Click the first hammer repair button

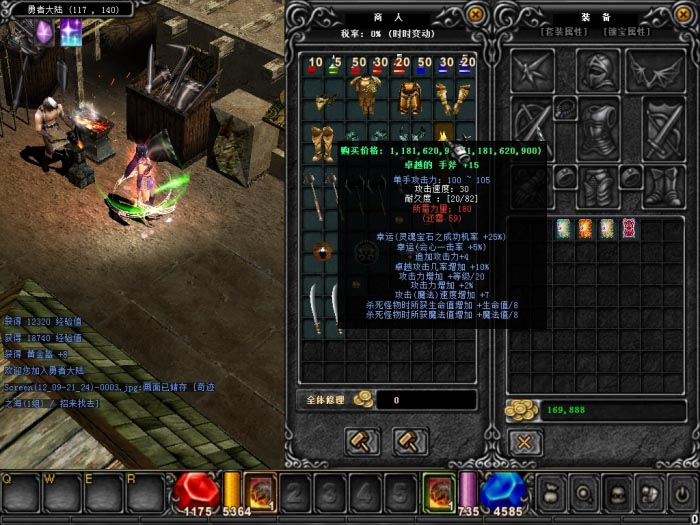(361, 440)
